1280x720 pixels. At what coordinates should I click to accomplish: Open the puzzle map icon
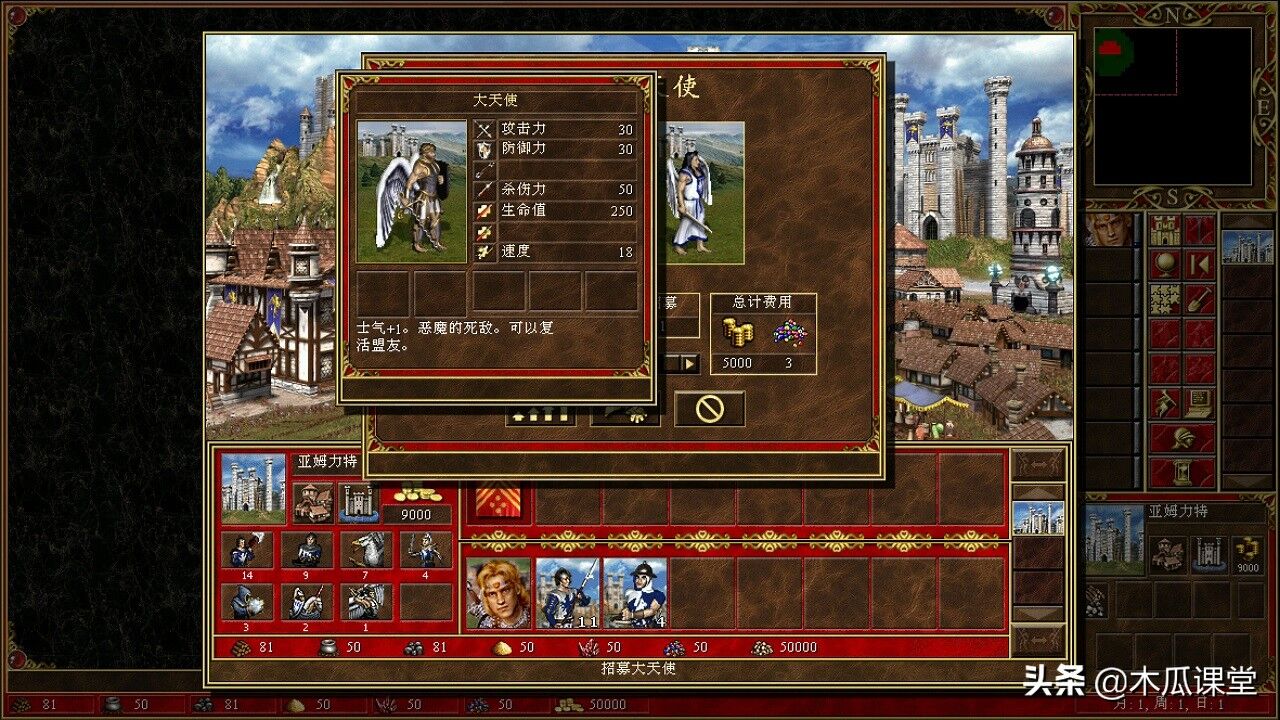click(x=1166, y=299)
